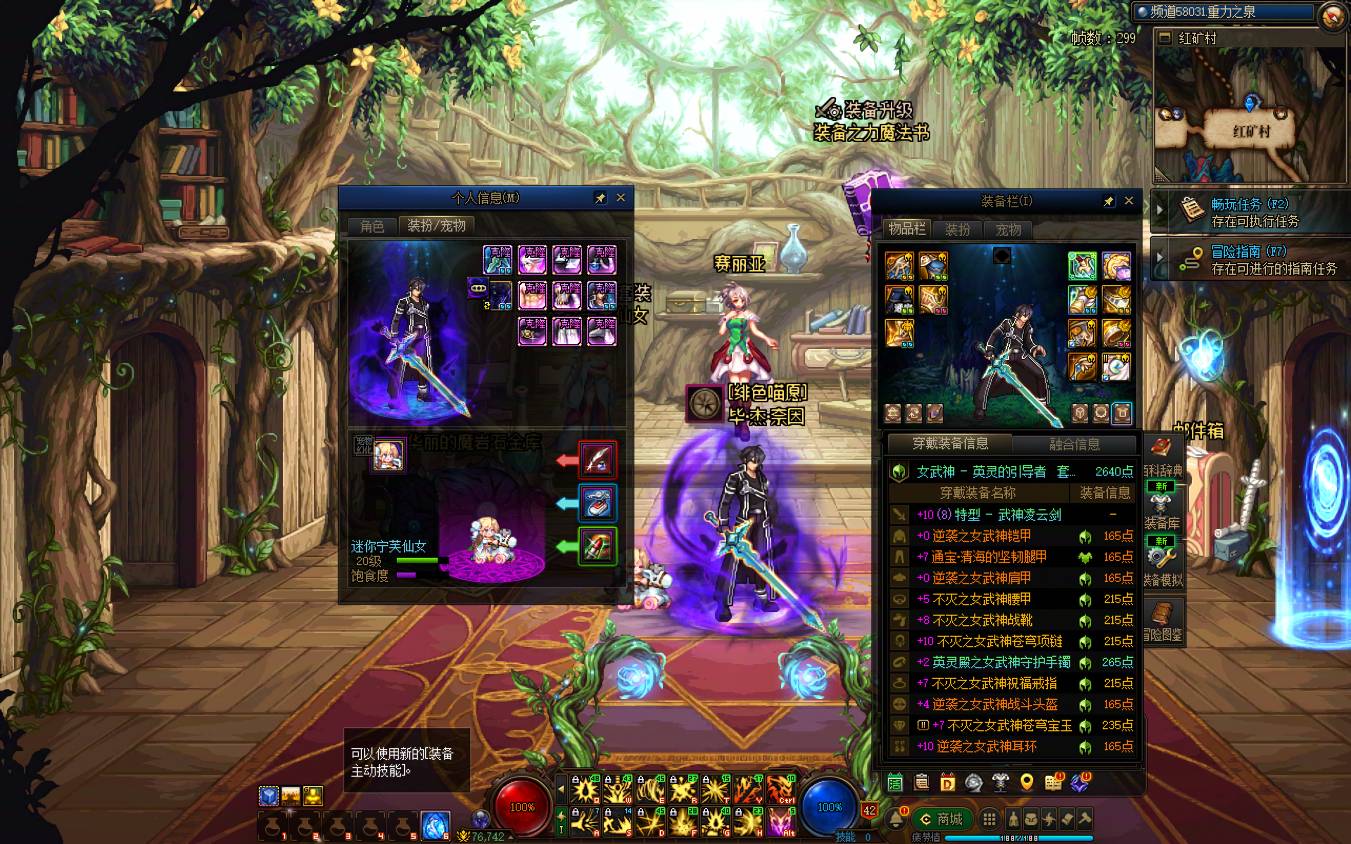Select the 装扮/宠物 tab
The image size is (1351, 844).
(436, 226)
